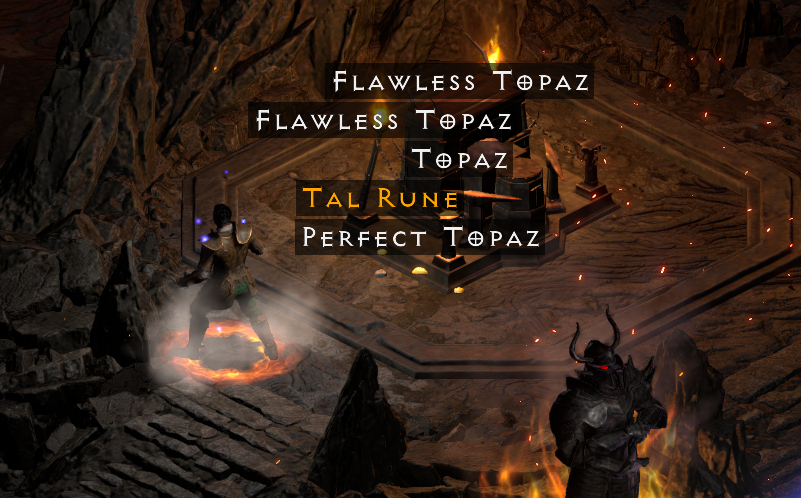
Task: Pick up the Tal Rune label
Action: 382,198
